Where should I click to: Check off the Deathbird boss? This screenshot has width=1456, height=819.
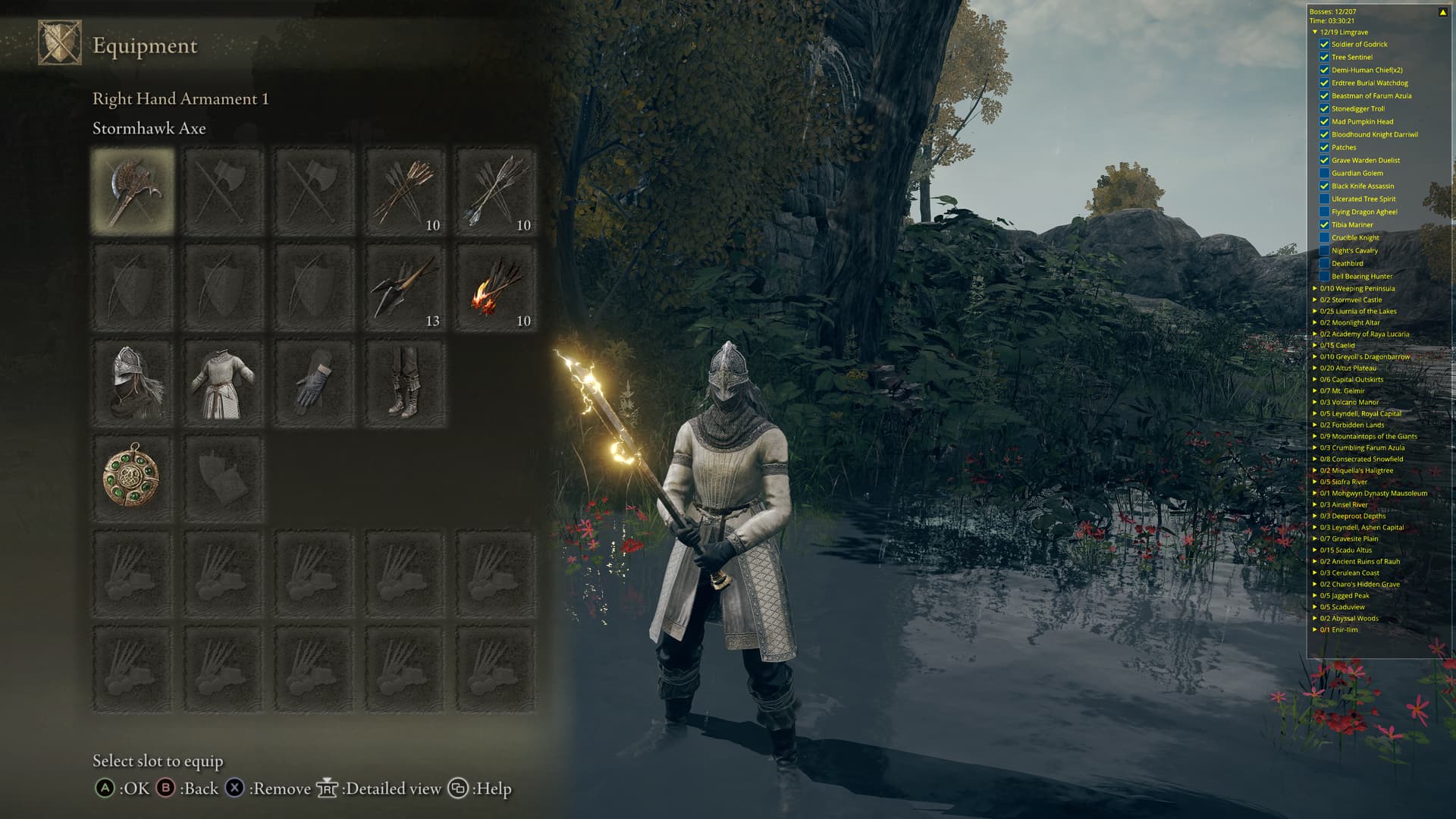[x=1324, y=263]
